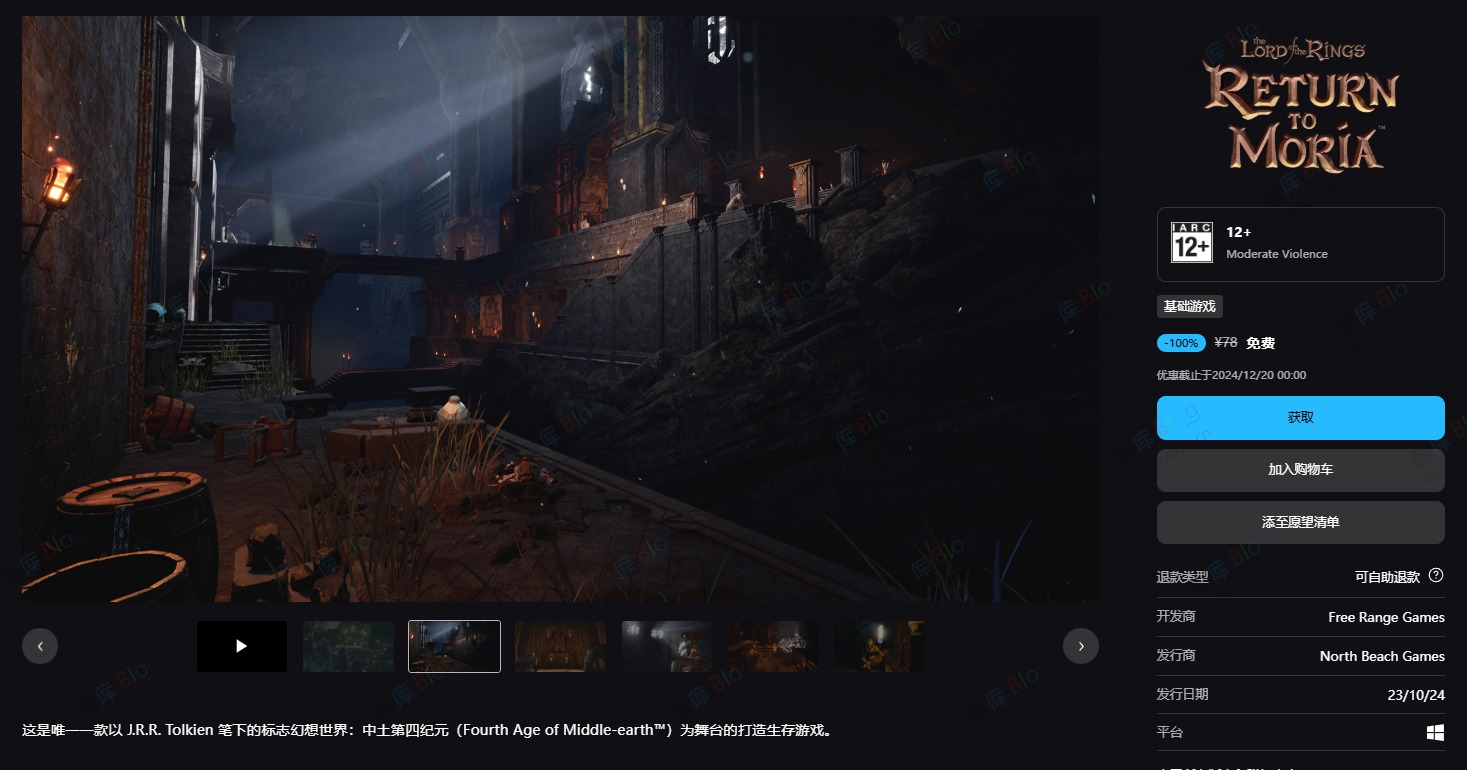Screen dimensions: 1467x770
Task: Show the previous screenshots with the left arrow
Action: [40, 646]
